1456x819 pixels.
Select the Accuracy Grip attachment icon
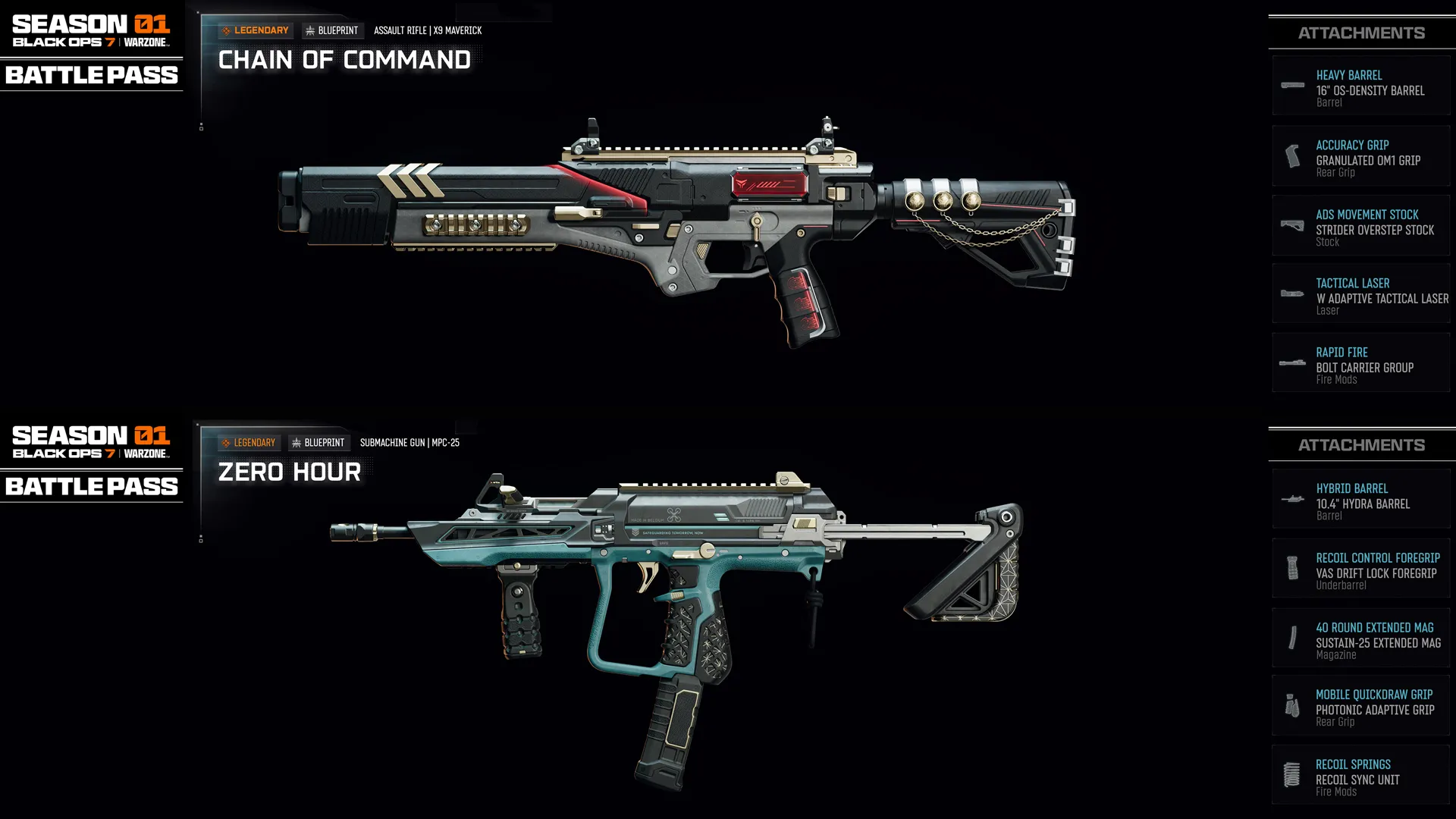coord(1292,155)
